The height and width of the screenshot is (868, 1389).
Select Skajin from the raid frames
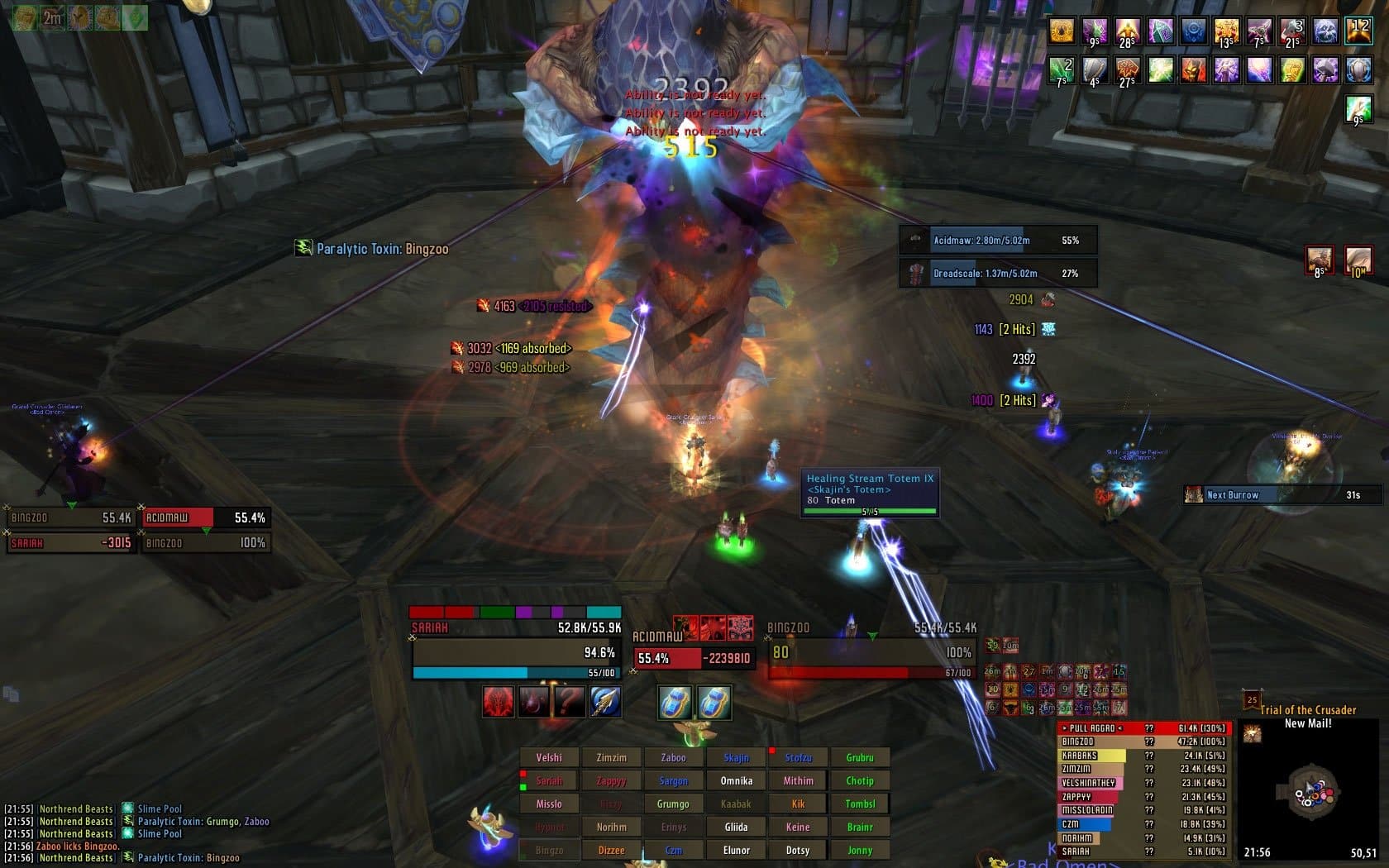(736, 757)
